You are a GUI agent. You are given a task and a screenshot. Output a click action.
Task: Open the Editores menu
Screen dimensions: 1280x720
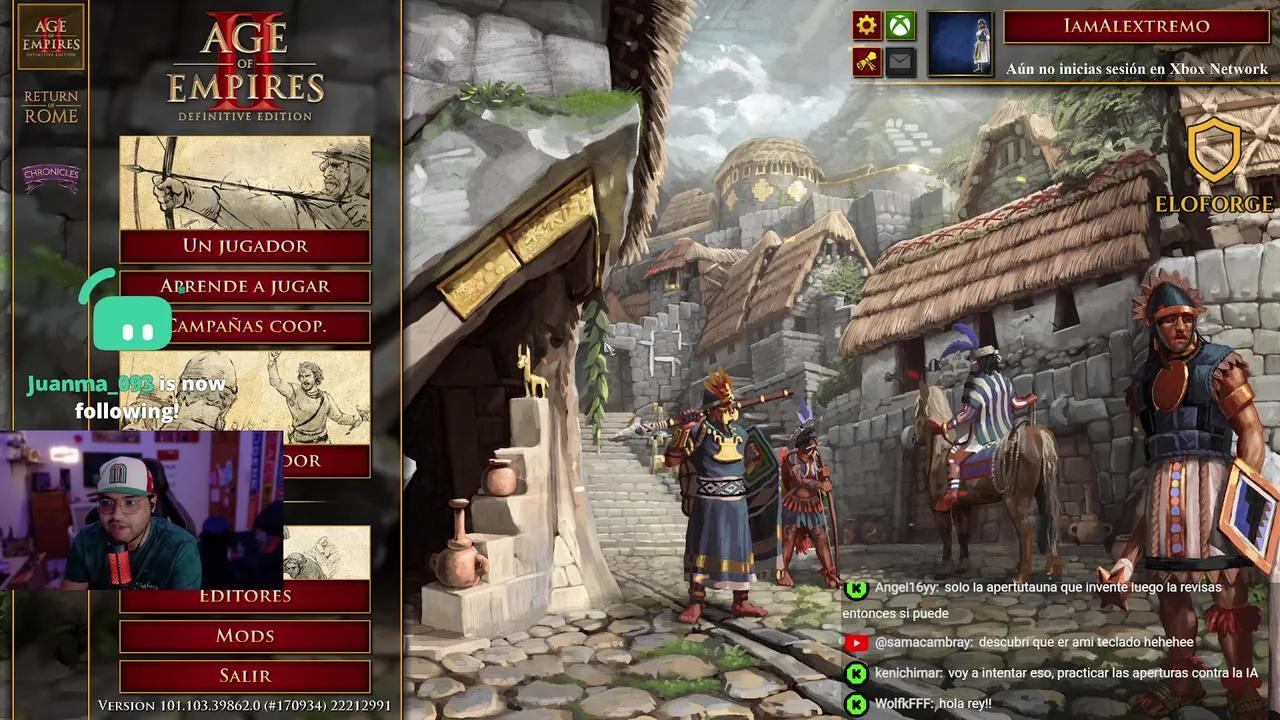[x=245, y=596]
